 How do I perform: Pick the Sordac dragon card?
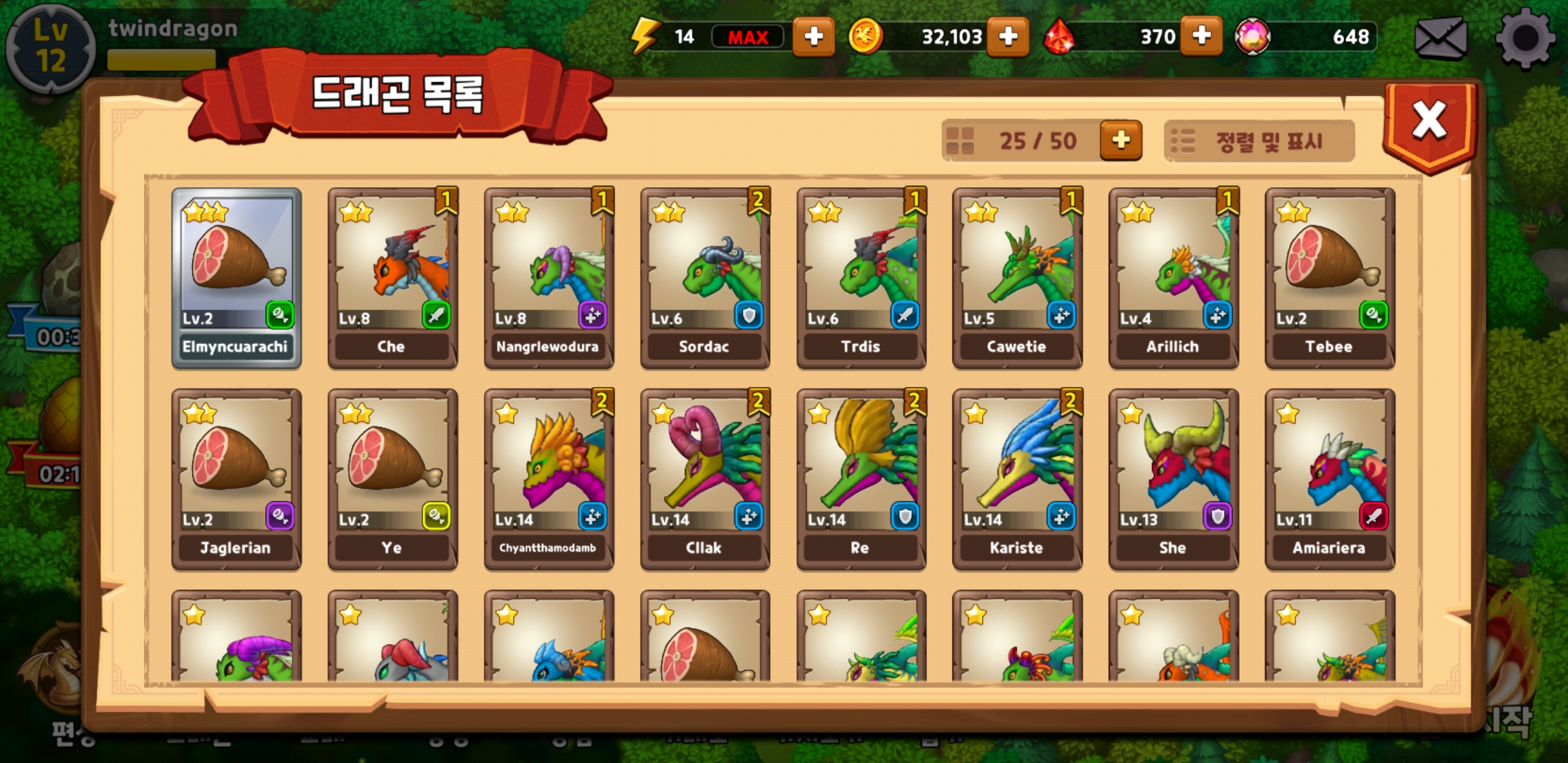705,278
